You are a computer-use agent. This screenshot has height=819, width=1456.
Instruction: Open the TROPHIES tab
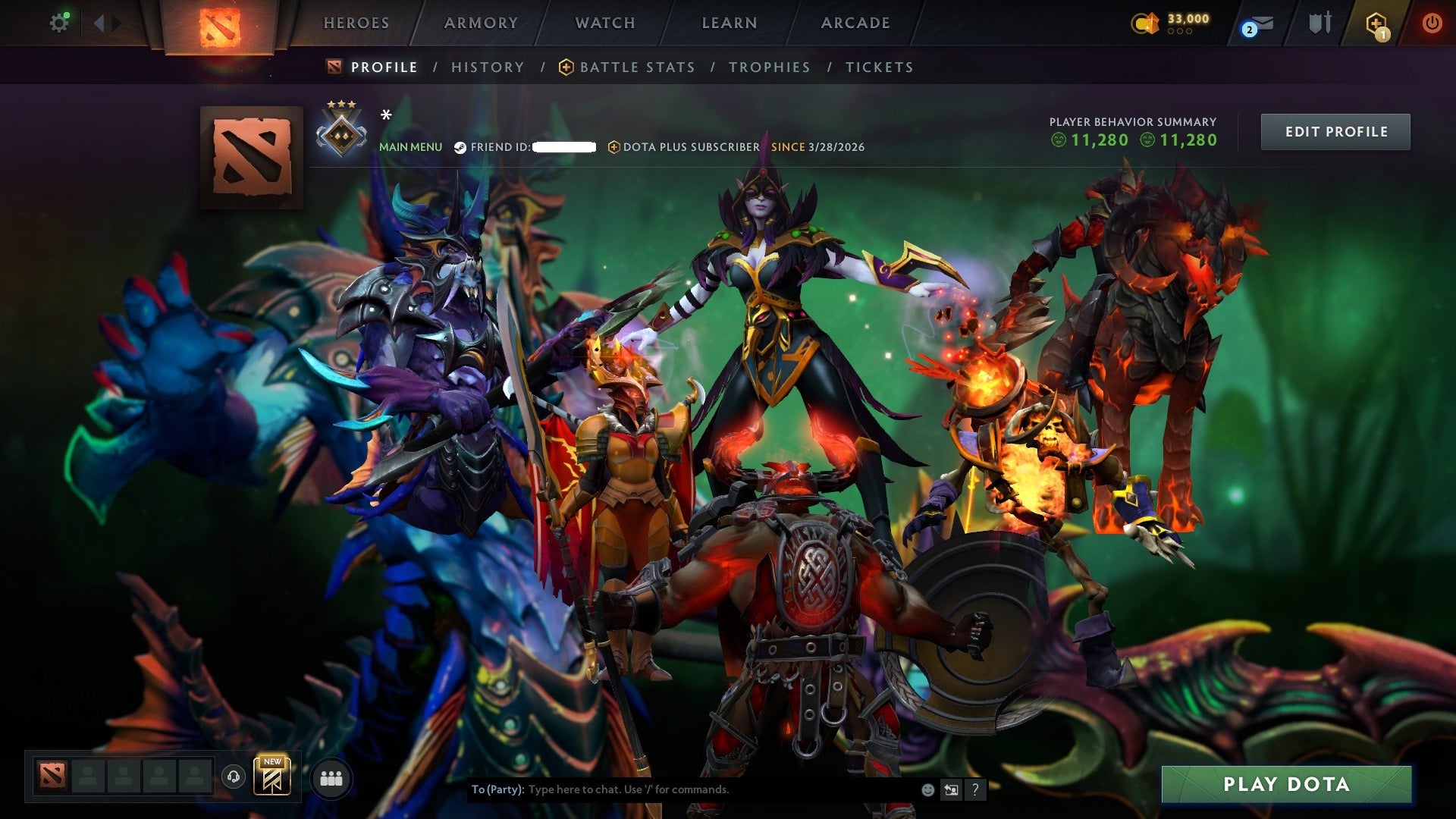pyautogui.click(x=770, y=67)
